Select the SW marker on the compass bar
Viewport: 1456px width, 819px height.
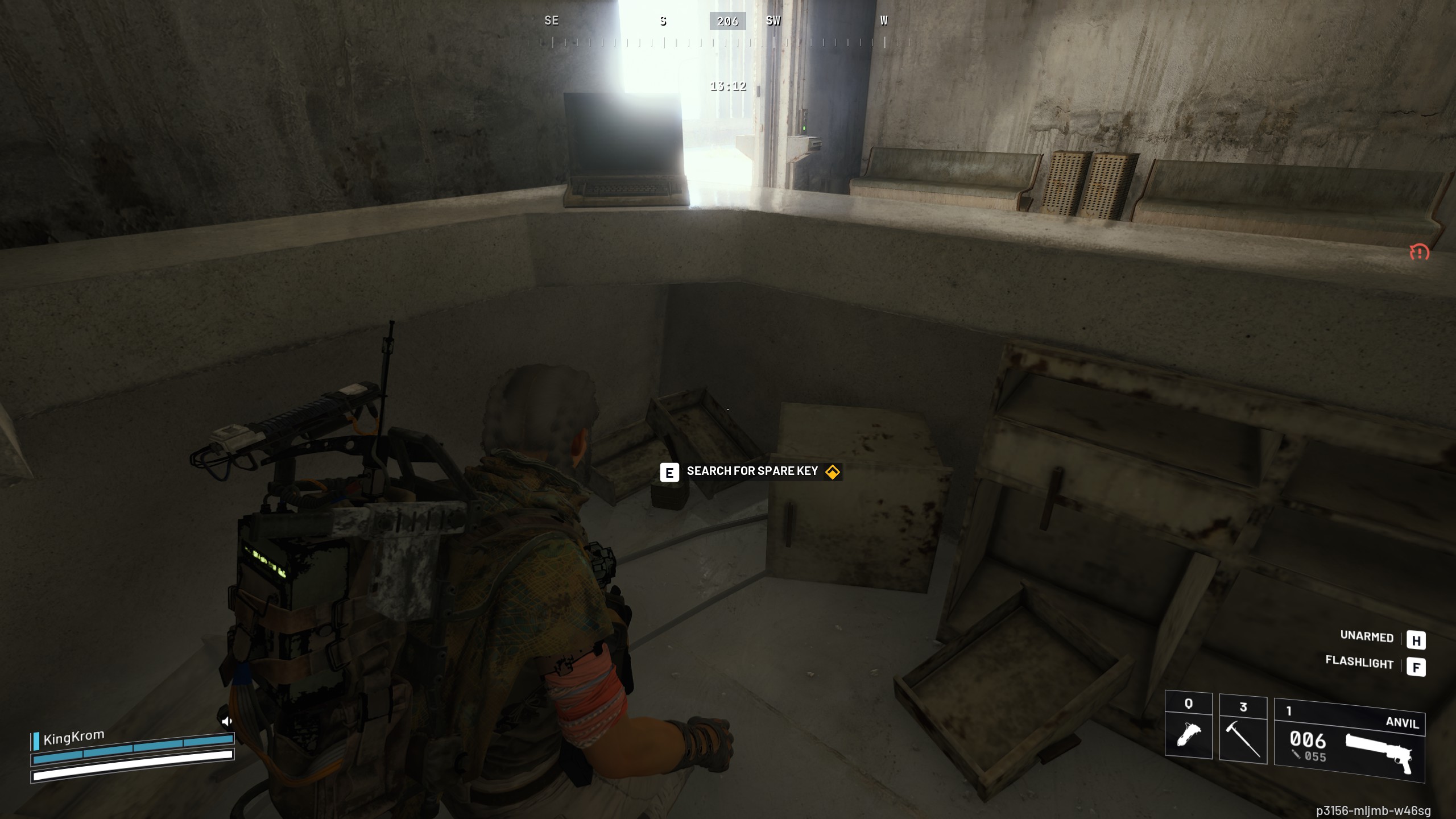coord(774,21)
